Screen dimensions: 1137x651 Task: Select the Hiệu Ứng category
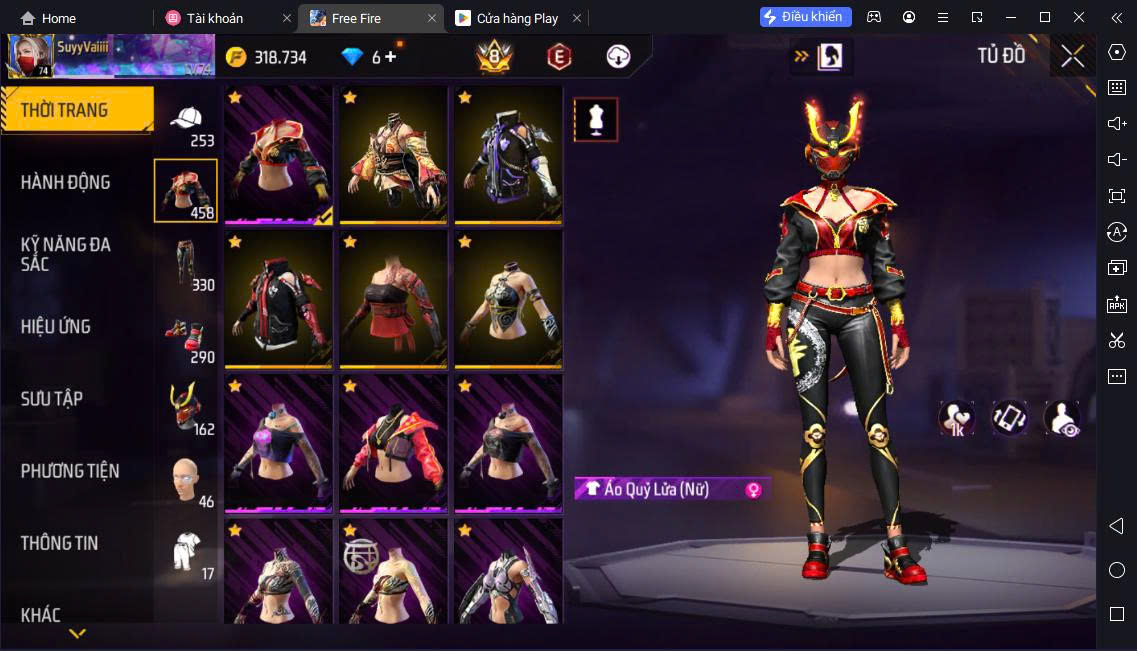coord(56,326)
